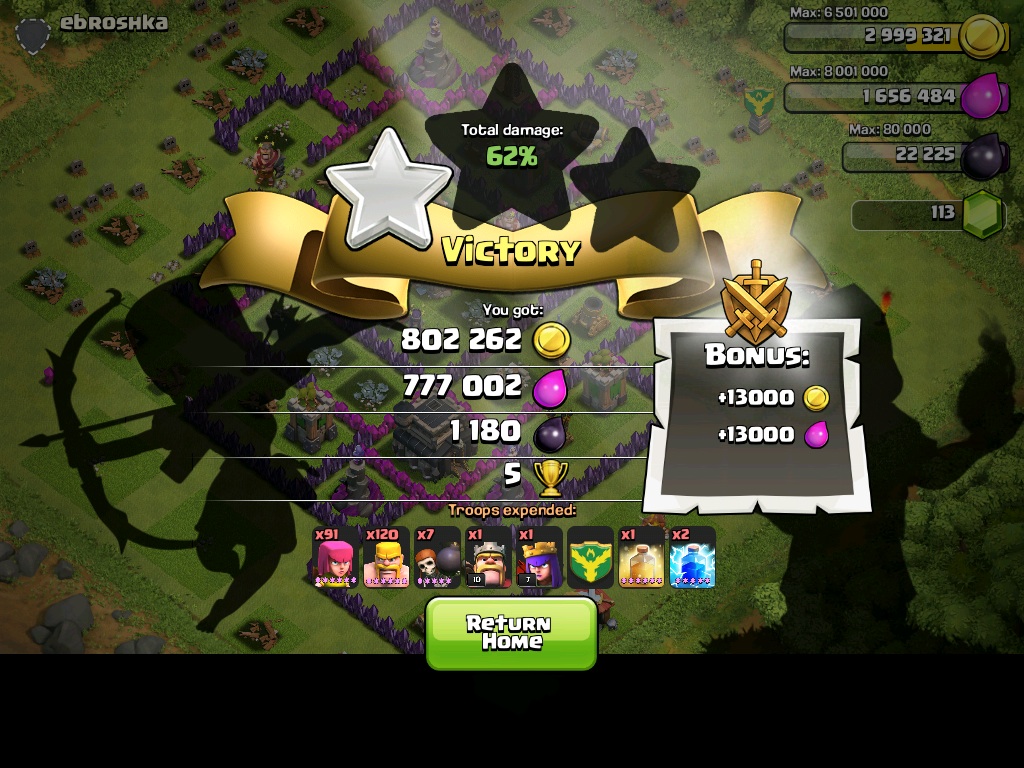Image resolution: width=1024 pixels, height=768 pixels.
Task: Select the Archer troop icon
Action: (x=336, y=558)
